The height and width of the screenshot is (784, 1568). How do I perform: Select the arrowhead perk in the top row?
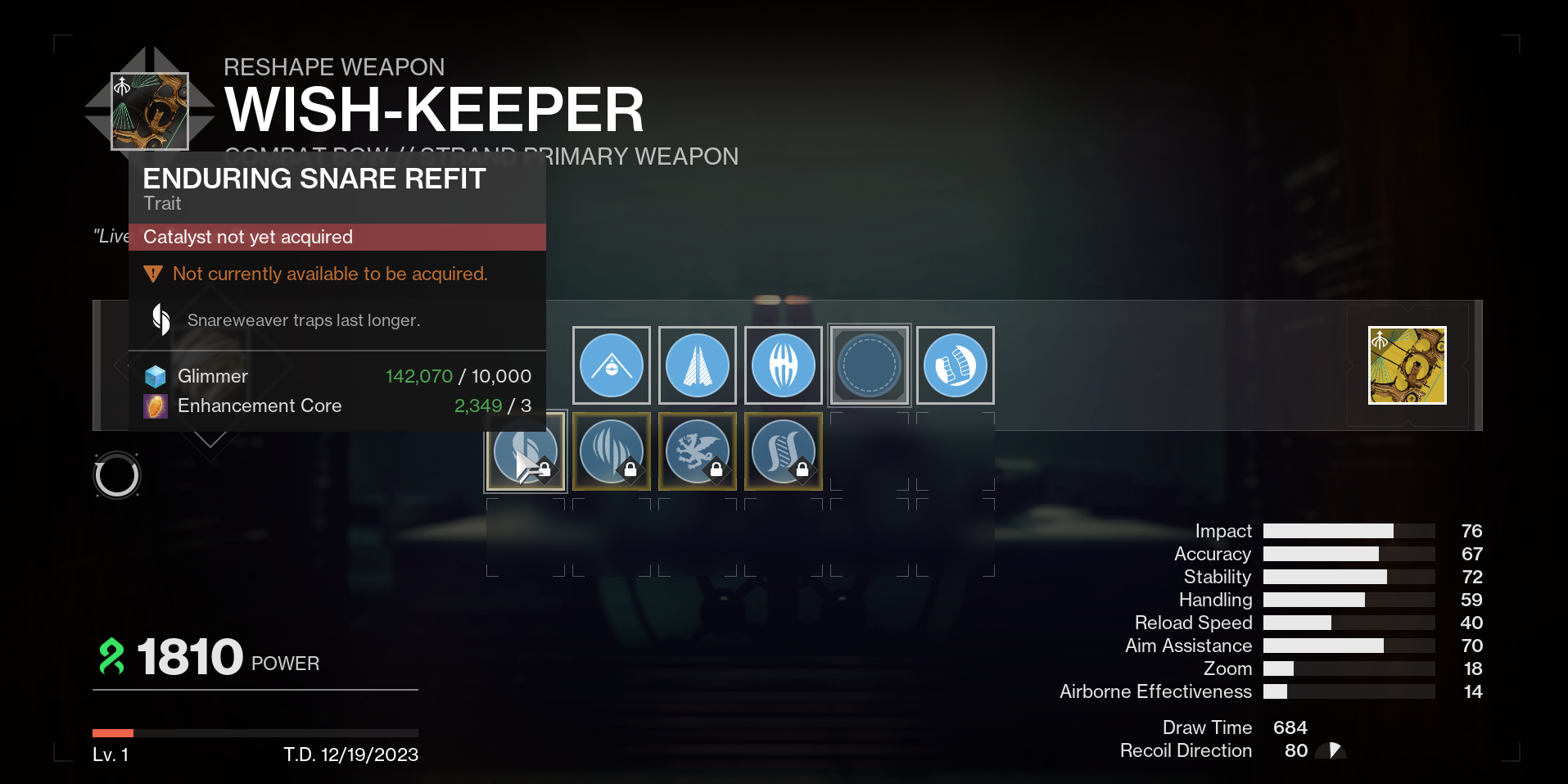click(x=697, y=365)
